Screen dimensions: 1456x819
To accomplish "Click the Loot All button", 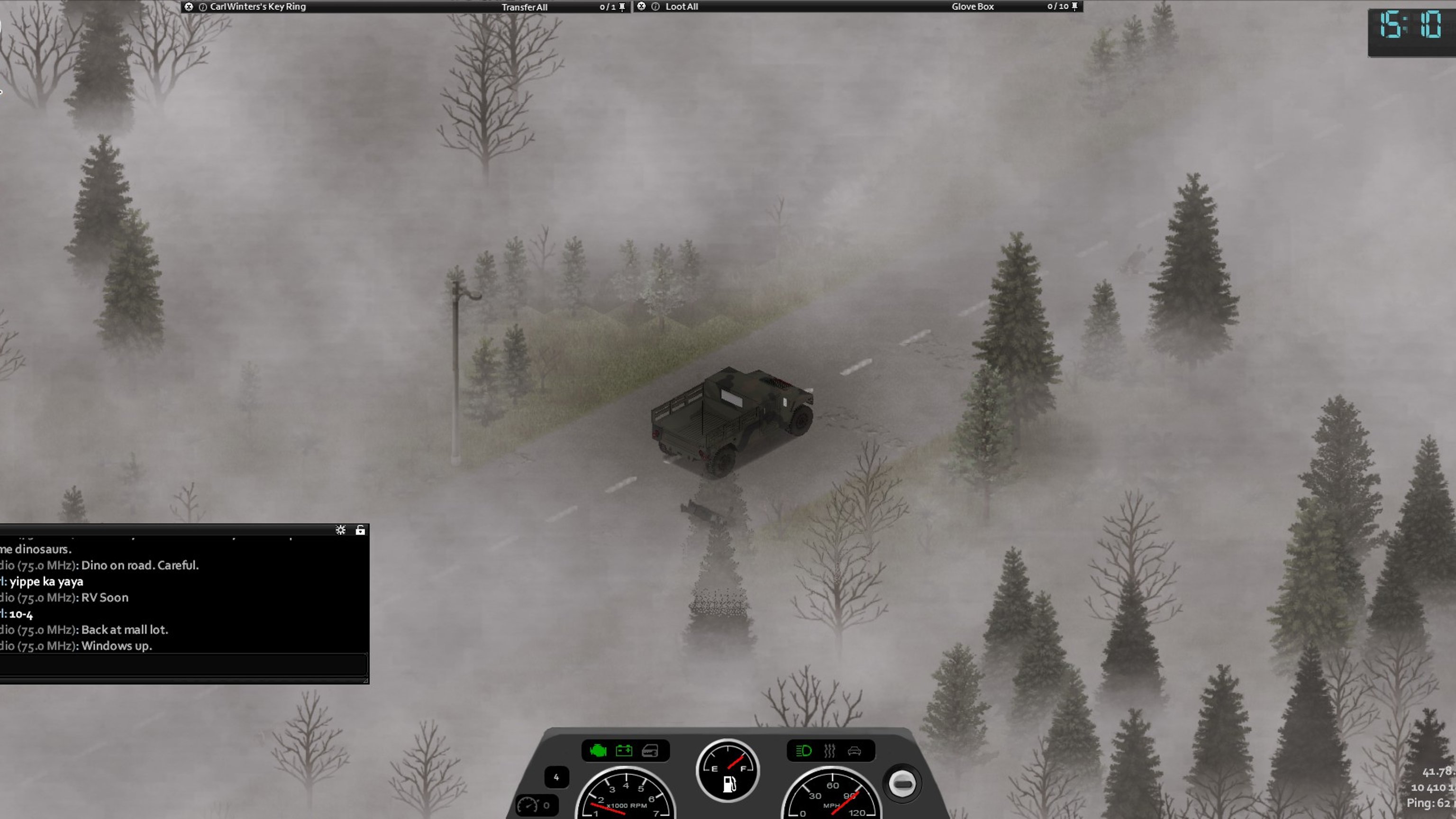I will point(681,7).
